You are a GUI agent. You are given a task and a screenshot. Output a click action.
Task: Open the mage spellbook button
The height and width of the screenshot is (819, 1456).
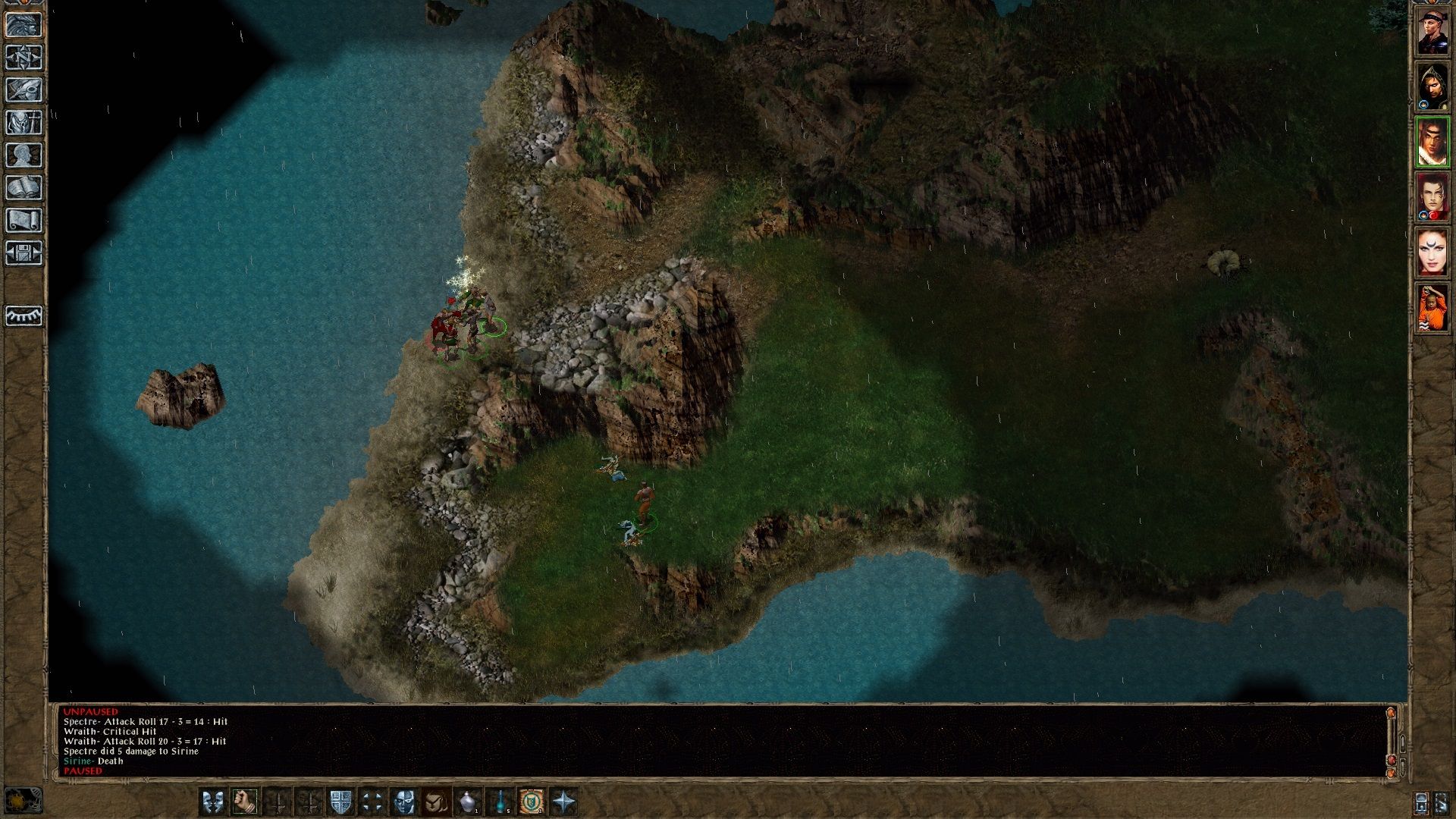(24, 187)
